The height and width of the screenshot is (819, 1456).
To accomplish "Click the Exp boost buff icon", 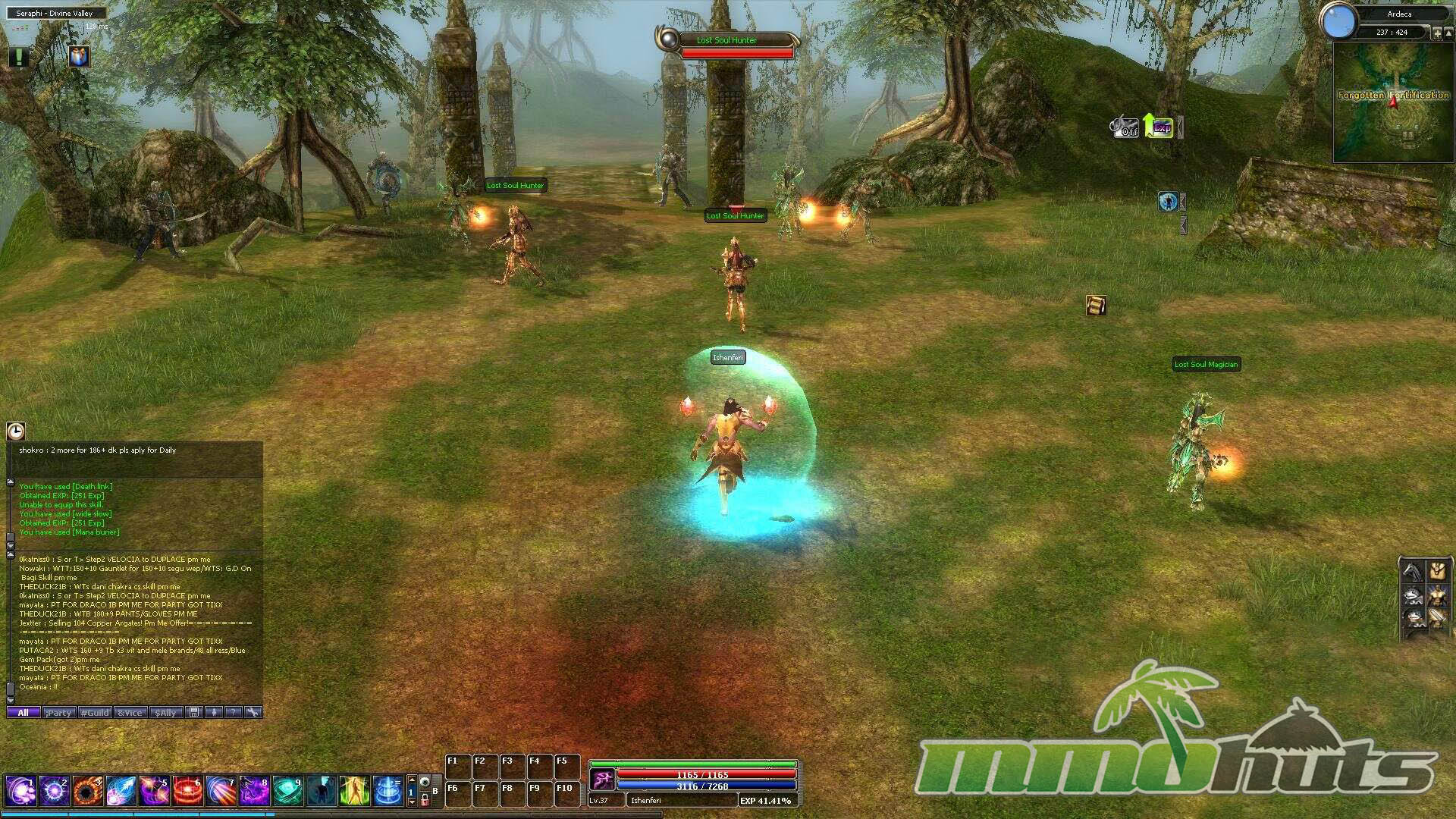I will click(1159, 127).
